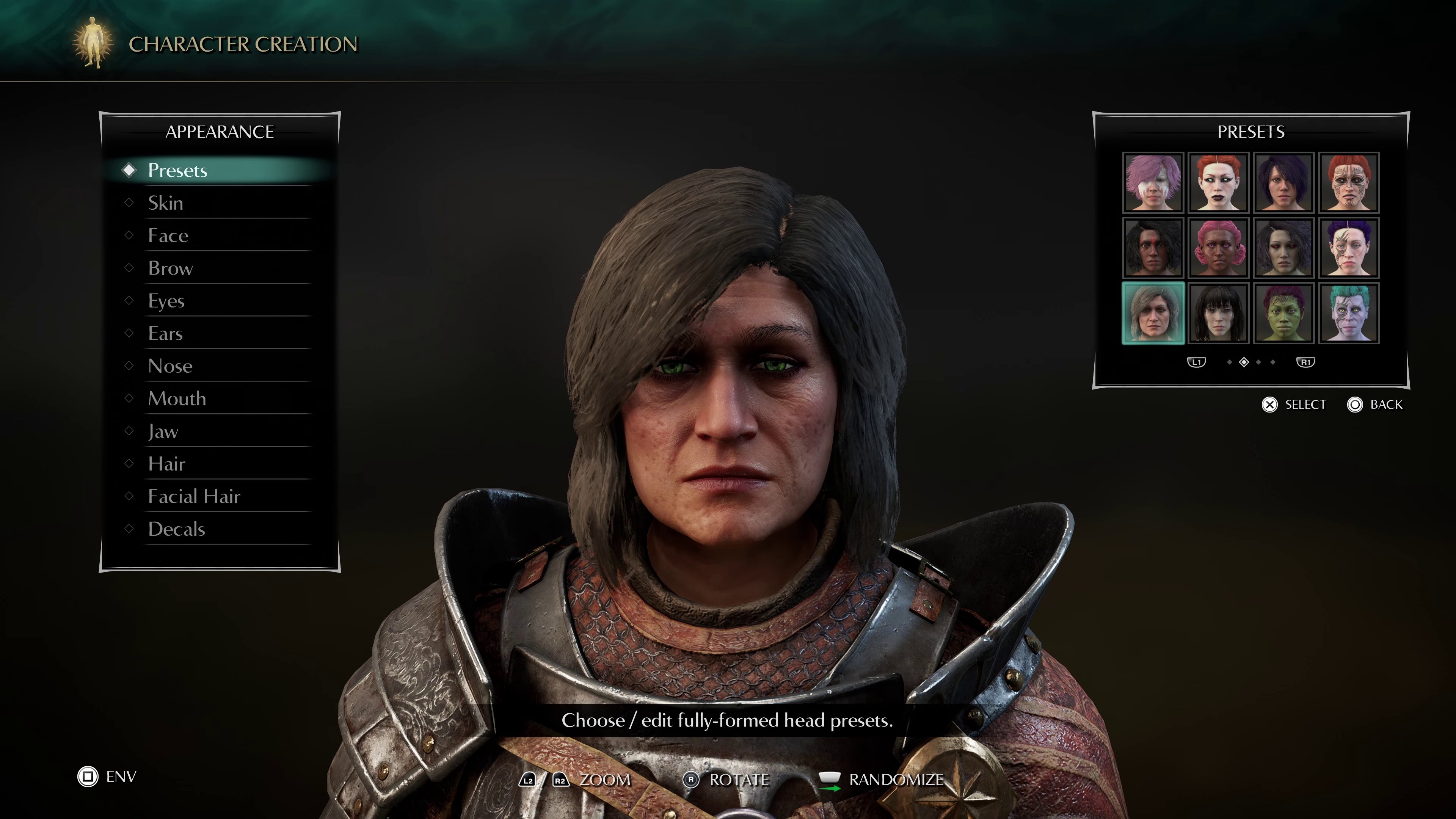Viewport: 1456px width, 819px height.
Task: Click the touchpad Randomize icon
Action: click(x=830, y=778)
